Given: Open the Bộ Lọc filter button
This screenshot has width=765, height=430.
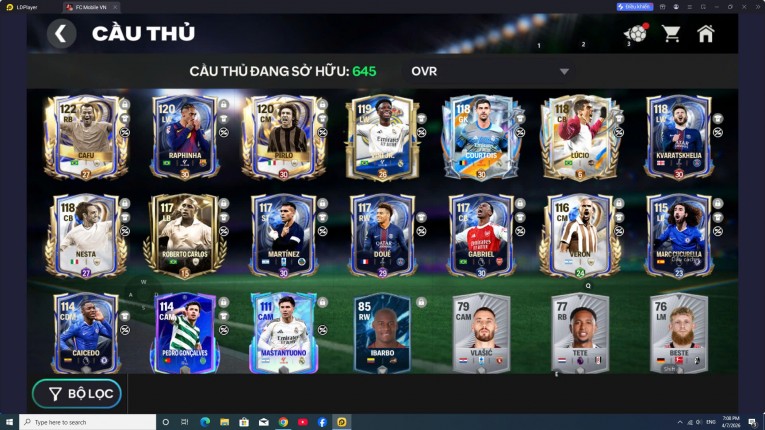Looking at the screenshot, I should (77, 394).
